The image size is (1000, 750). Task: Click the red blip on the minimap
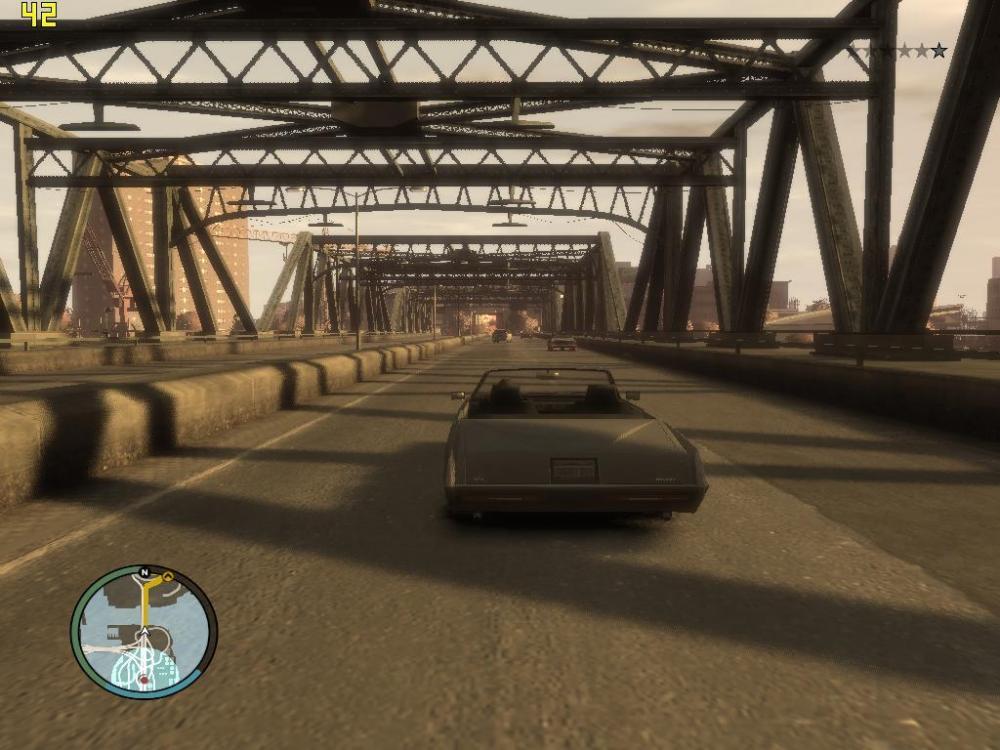click(x=144, y=680)
